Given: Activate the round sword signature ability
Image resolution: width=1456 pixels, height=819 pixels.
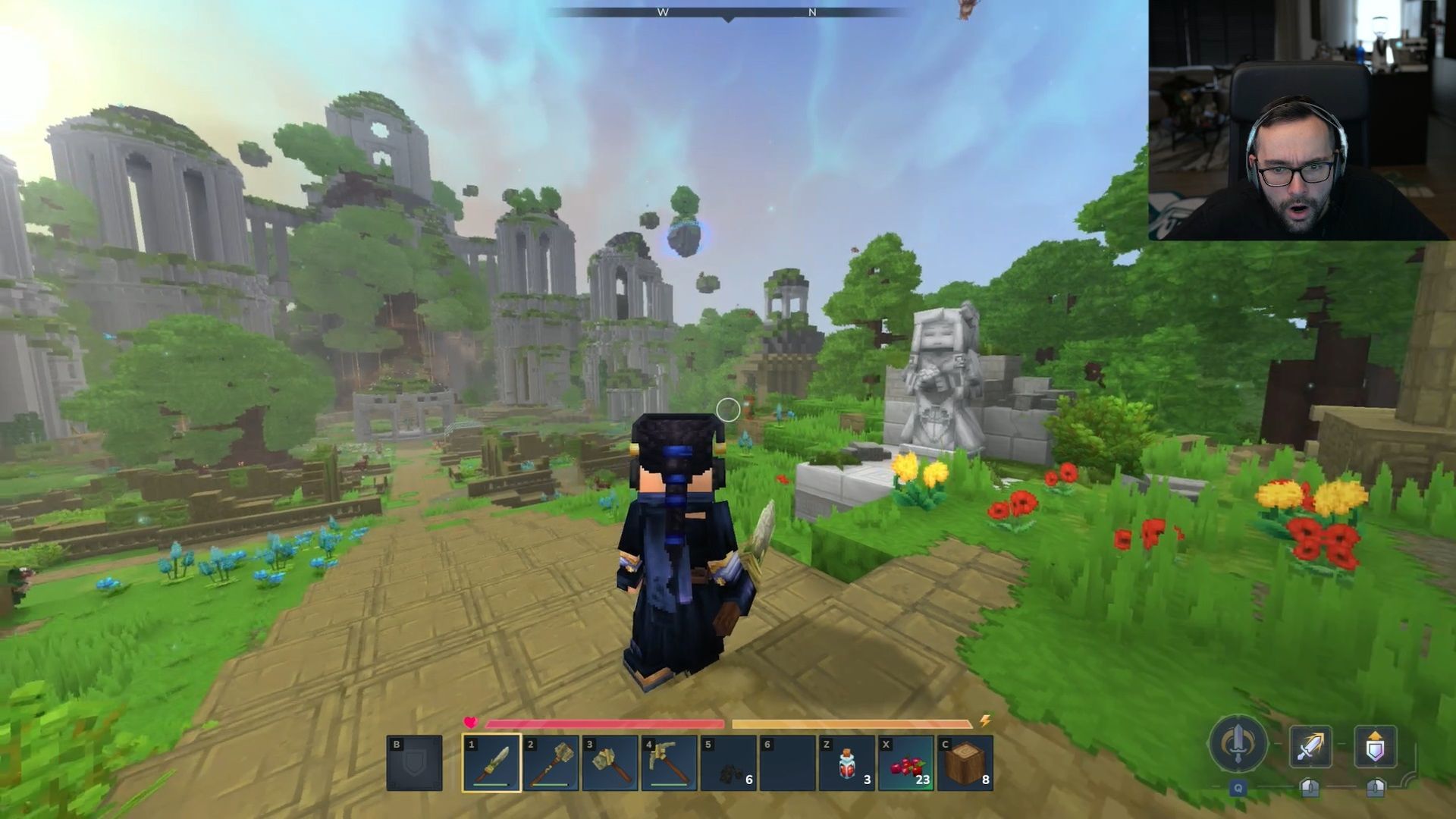Looking at the screenshot, I should (x=1238, y=745).
